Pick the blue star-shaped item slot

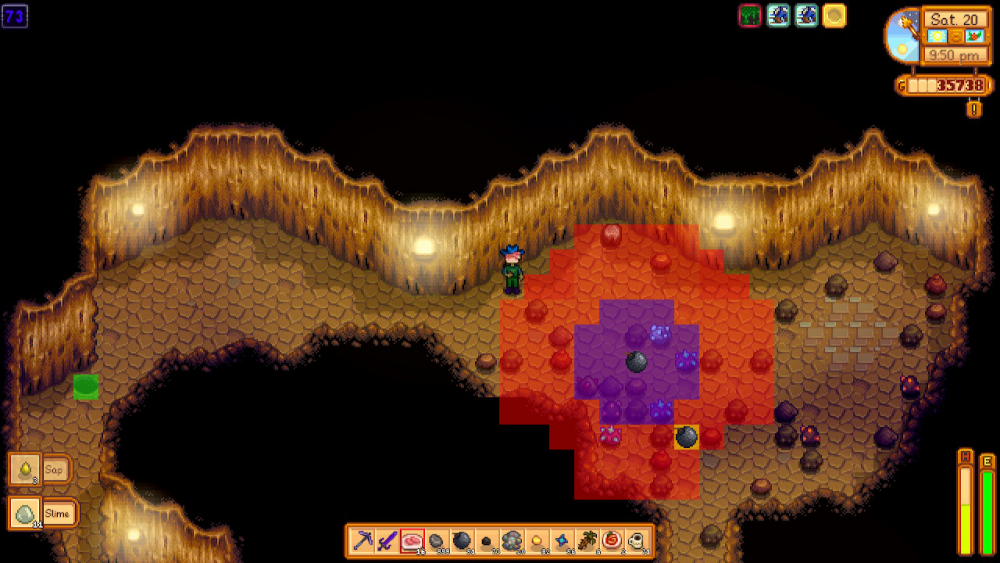pos(562,541)
